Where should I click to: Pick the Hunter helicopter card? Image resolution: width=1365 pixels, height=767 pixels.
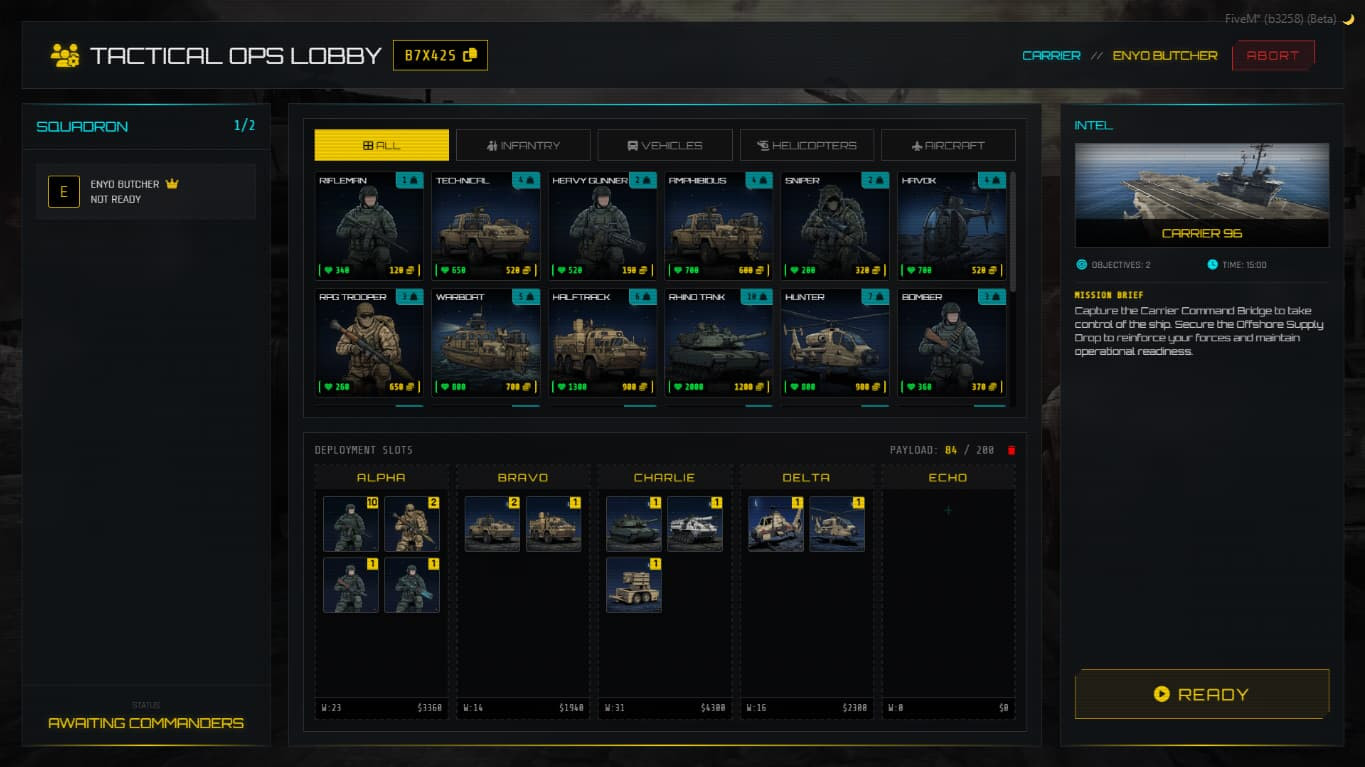[x=835, y=342]
